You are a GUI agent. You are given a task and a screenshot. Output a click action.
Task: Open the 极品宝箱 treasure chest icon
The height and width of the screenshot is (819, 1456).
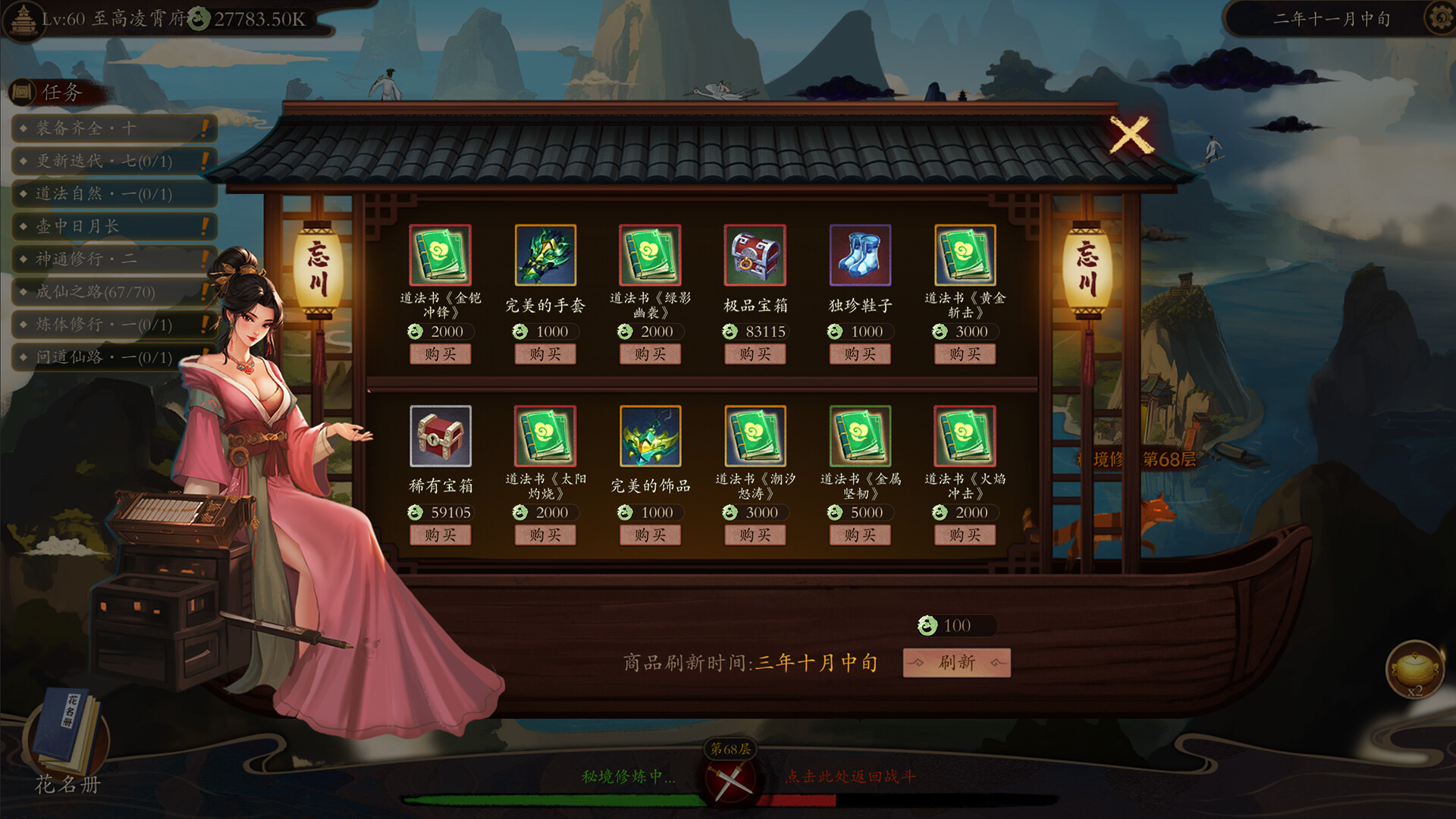[755, 256]
